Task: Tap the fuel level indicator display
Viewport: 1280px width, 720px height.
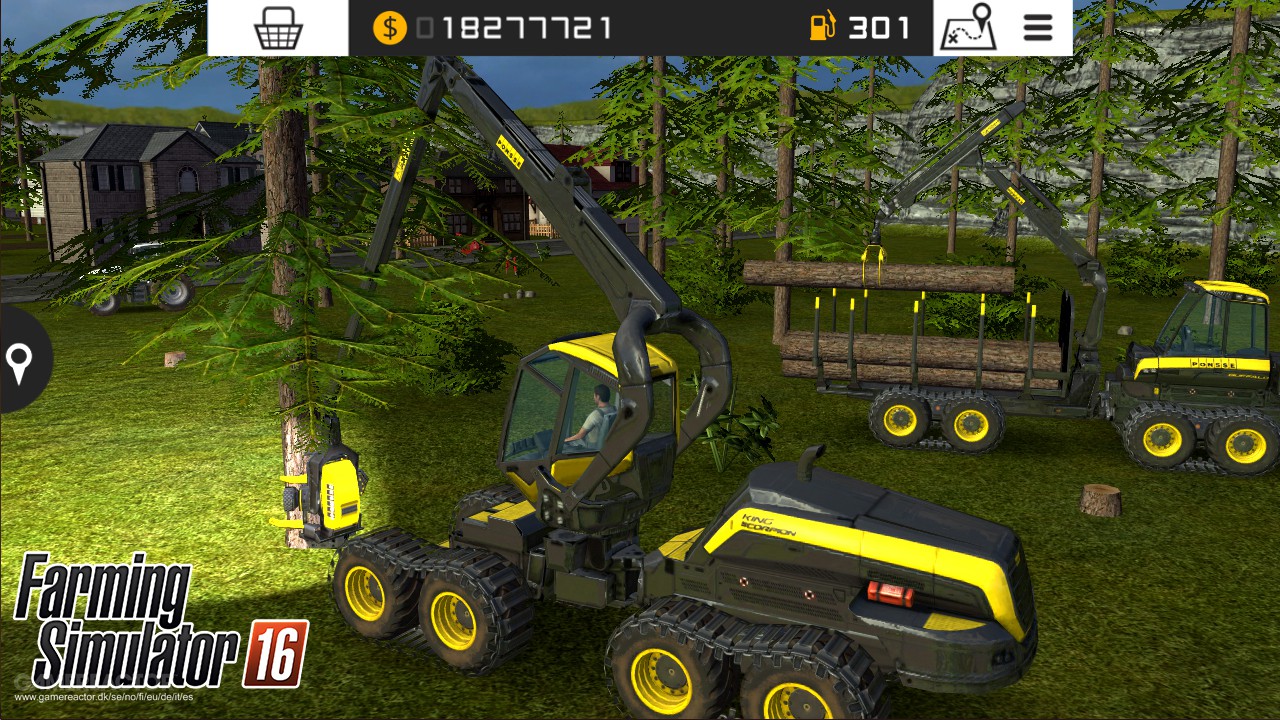Action: point(850,28)
